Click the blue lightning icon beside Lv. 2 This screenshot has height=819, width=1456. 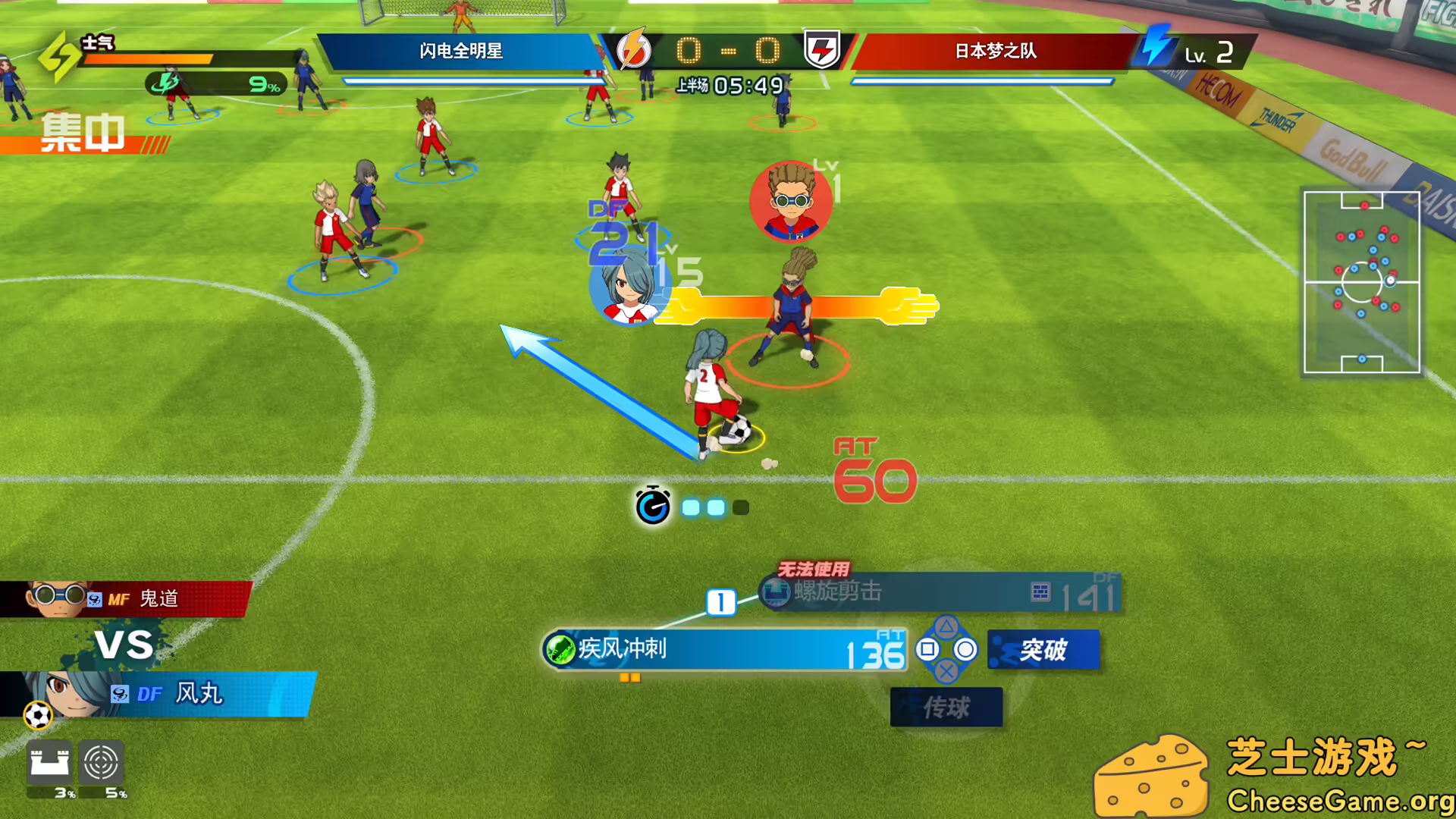(1161, 47)
